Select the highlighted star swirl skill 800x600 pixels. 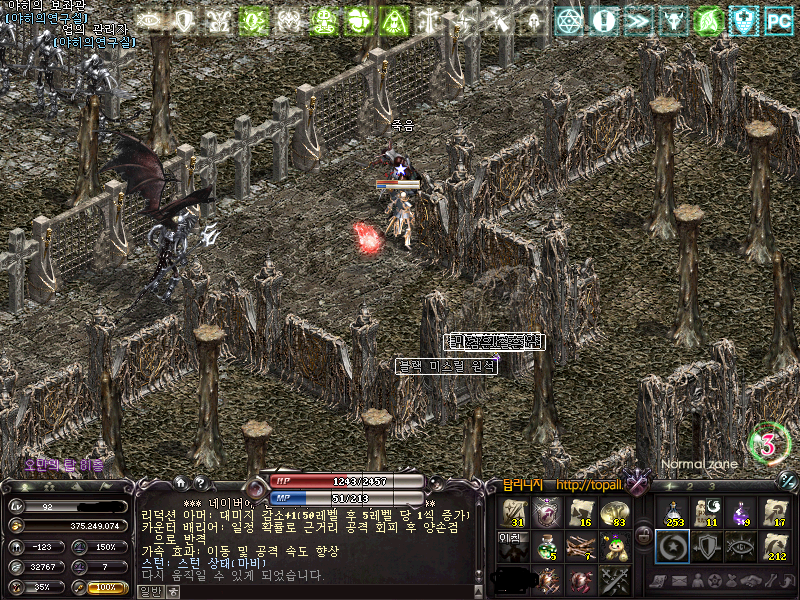pos(671,546)
